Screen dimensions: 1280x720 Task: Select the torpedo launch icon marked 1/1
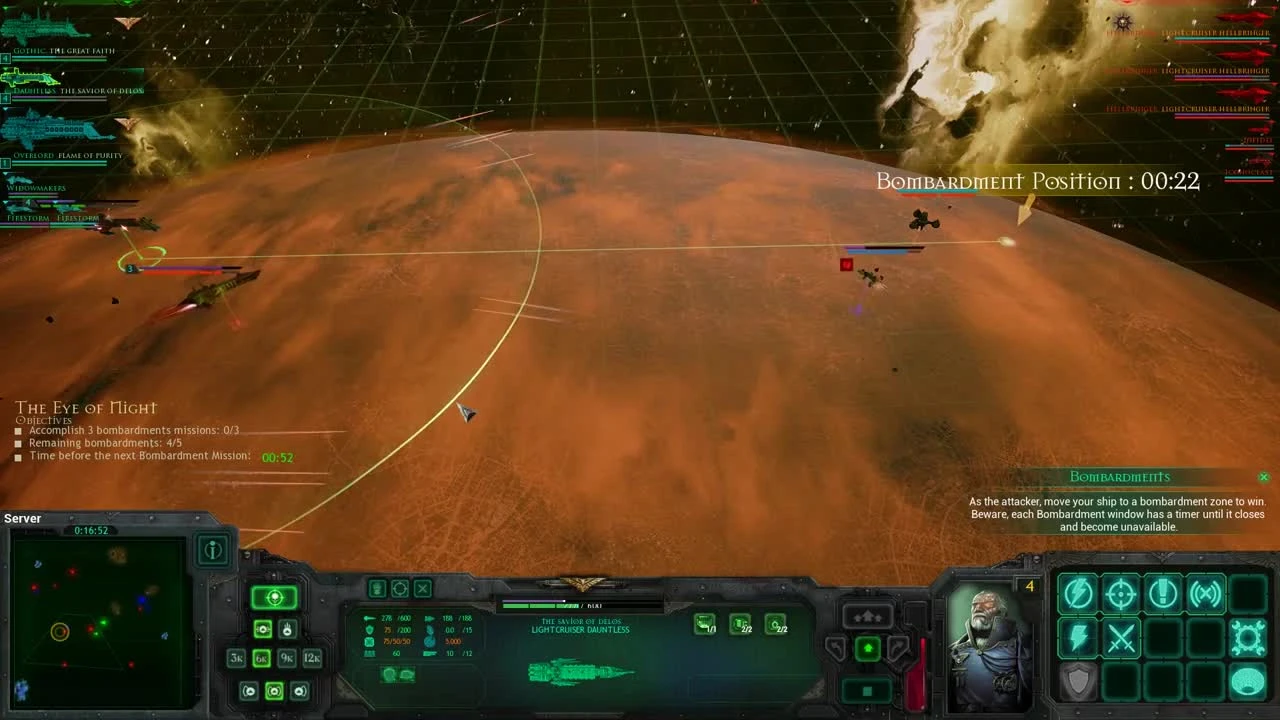pos(705,623)
